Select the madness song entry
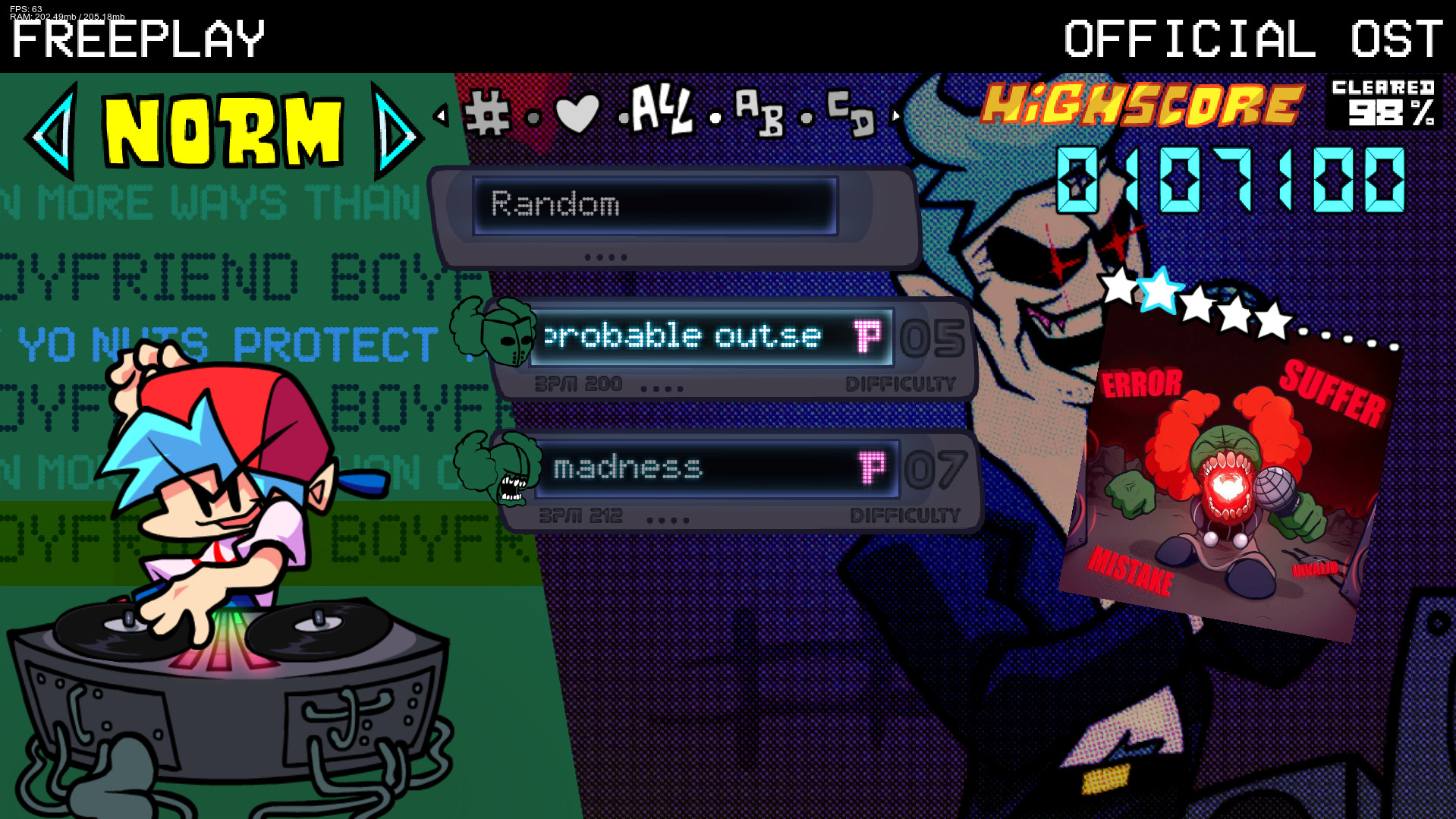 [x=683, y=468]
